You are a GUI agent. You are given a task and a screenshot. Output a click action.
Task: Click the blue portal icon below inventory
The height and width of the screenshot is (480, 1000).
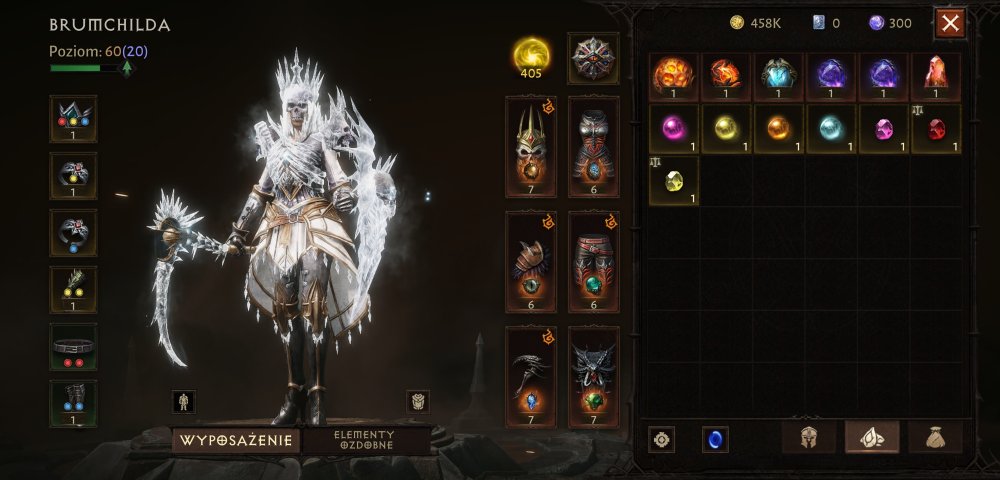715,439
